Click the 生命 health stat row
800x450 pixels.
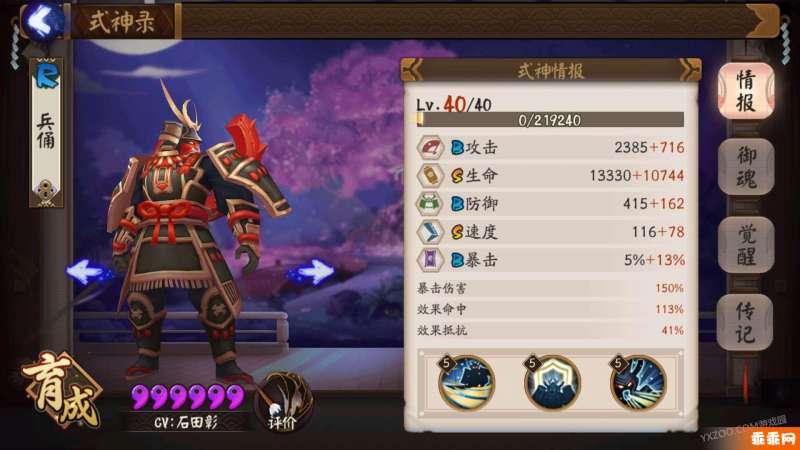(550, 176)
